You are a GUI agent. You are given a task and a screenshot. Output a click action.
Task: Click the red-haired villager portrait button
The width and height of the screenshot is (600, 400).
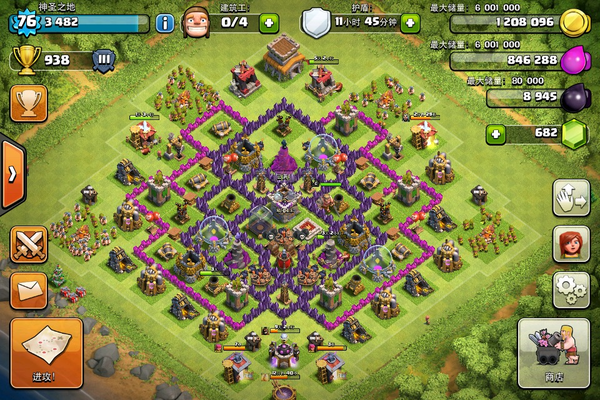click(x=571, y=243)
